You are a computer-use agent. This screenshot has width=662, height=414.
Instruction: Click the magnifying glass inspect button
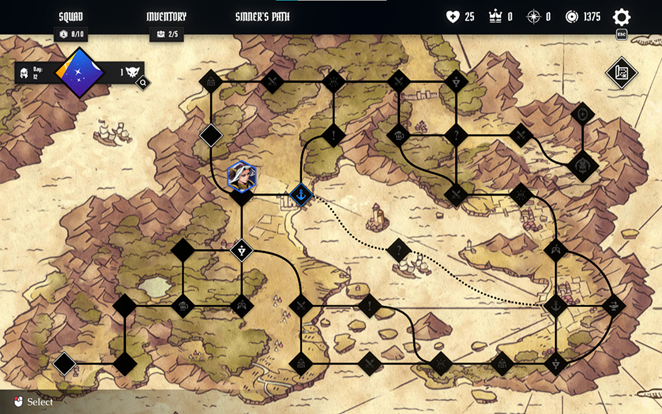(143, 83)
